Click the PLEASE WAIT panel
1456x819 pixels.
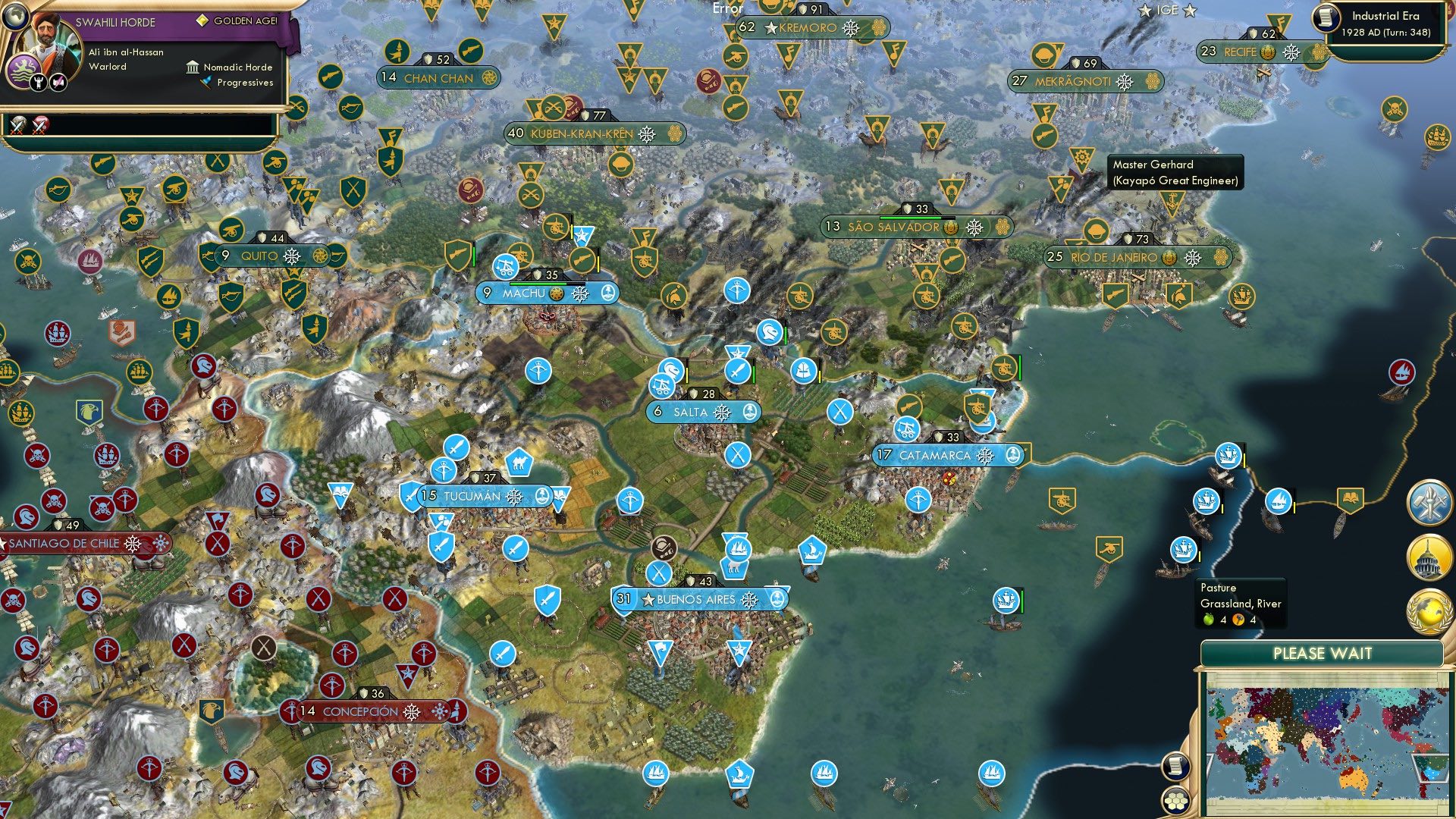tap(1323, 651)
